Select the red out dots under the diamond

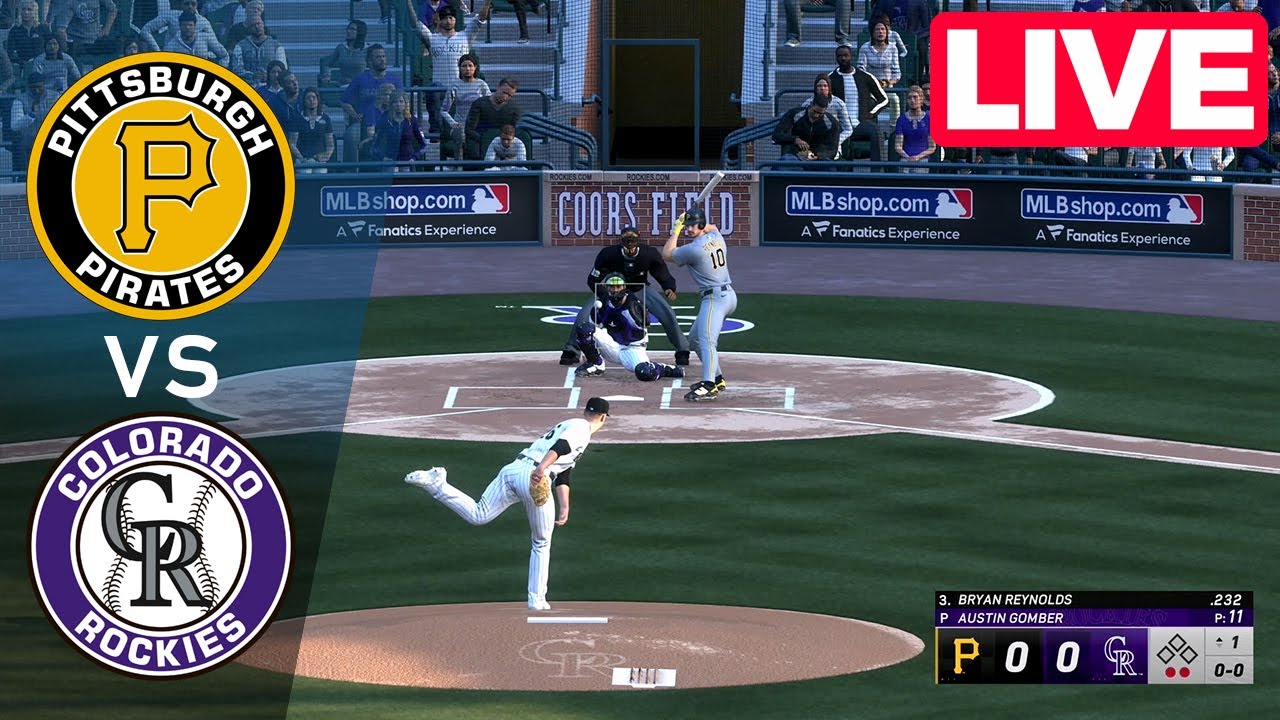point(1177,671)
